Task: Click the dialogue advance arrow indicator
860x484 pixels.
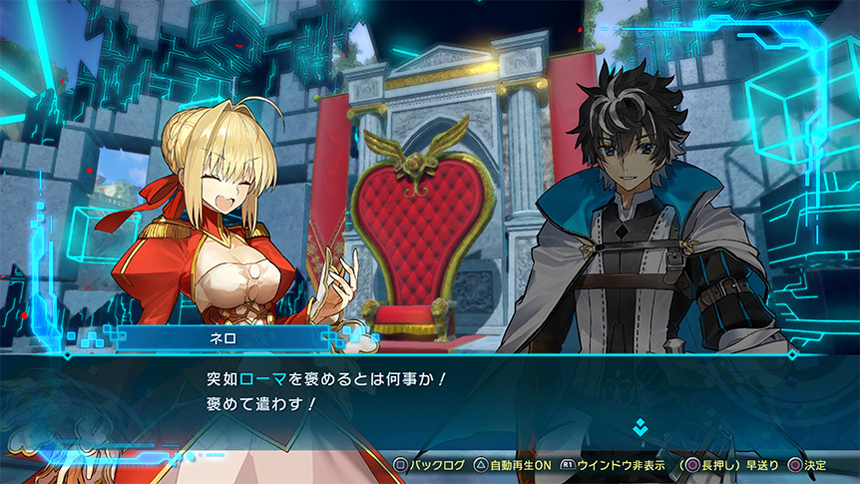Action: coord(641,428)
